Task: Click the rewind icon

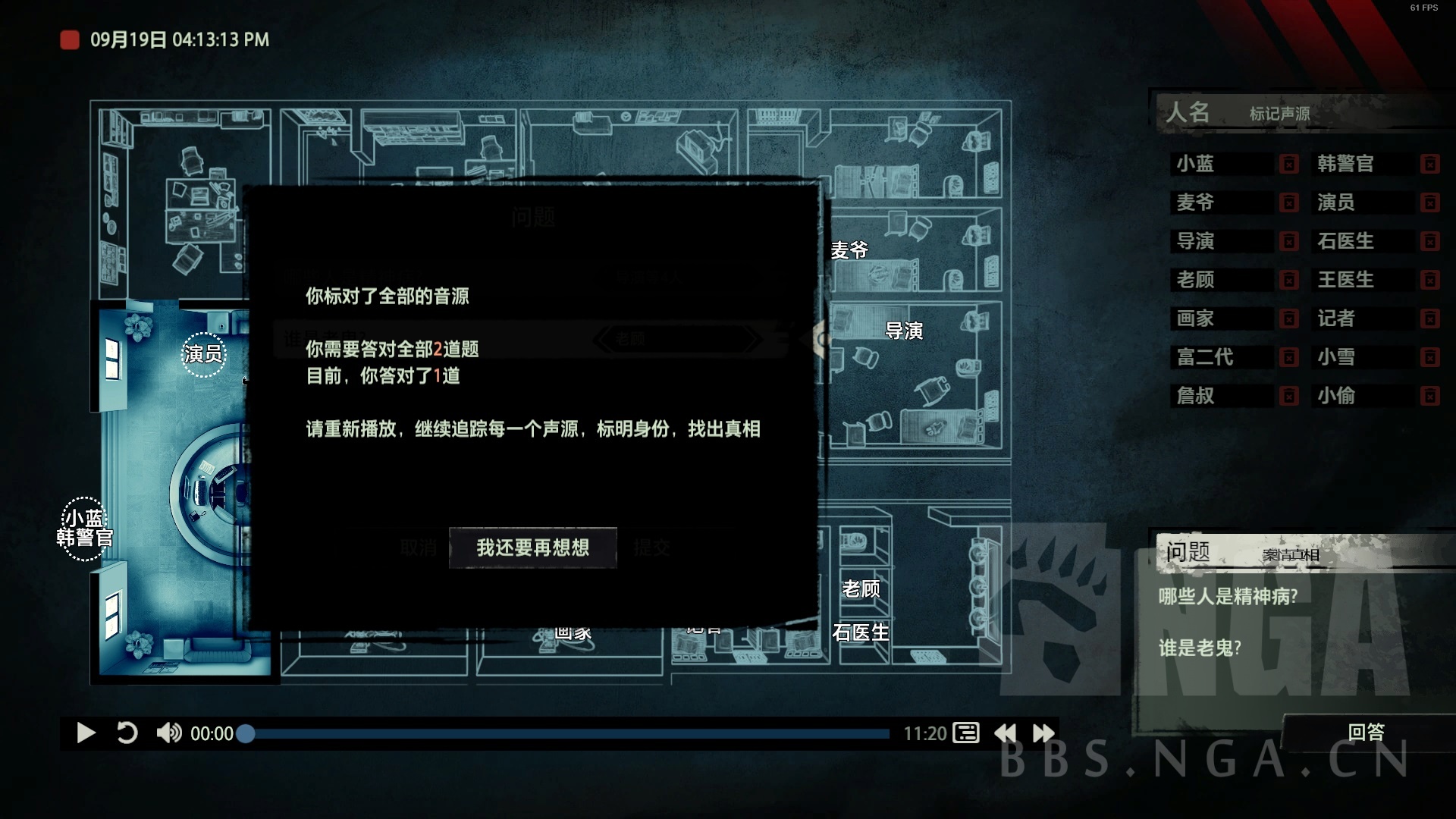Action: point(1006,733)
